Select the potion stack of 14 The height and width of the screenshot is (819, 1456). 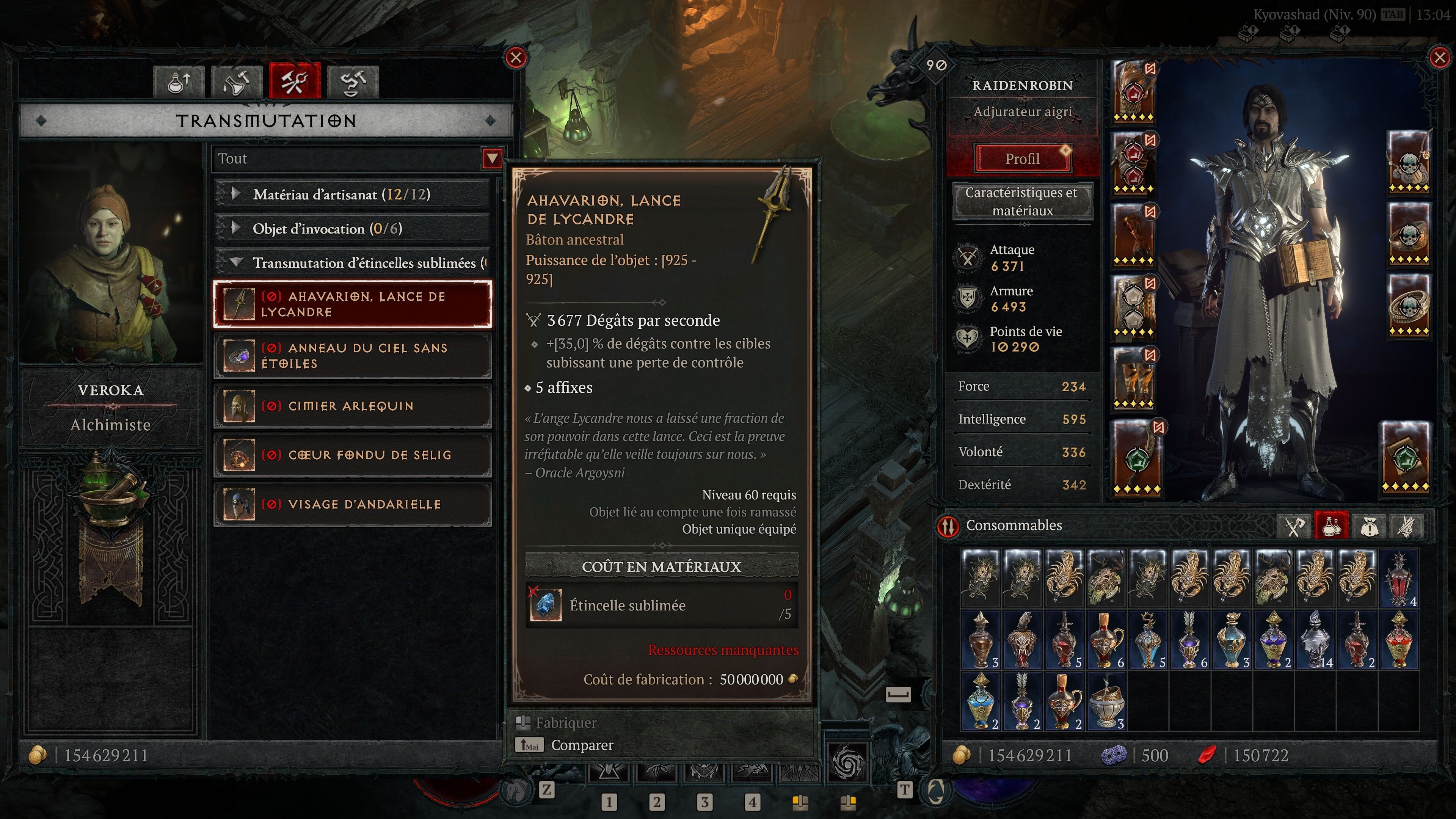1316,640
